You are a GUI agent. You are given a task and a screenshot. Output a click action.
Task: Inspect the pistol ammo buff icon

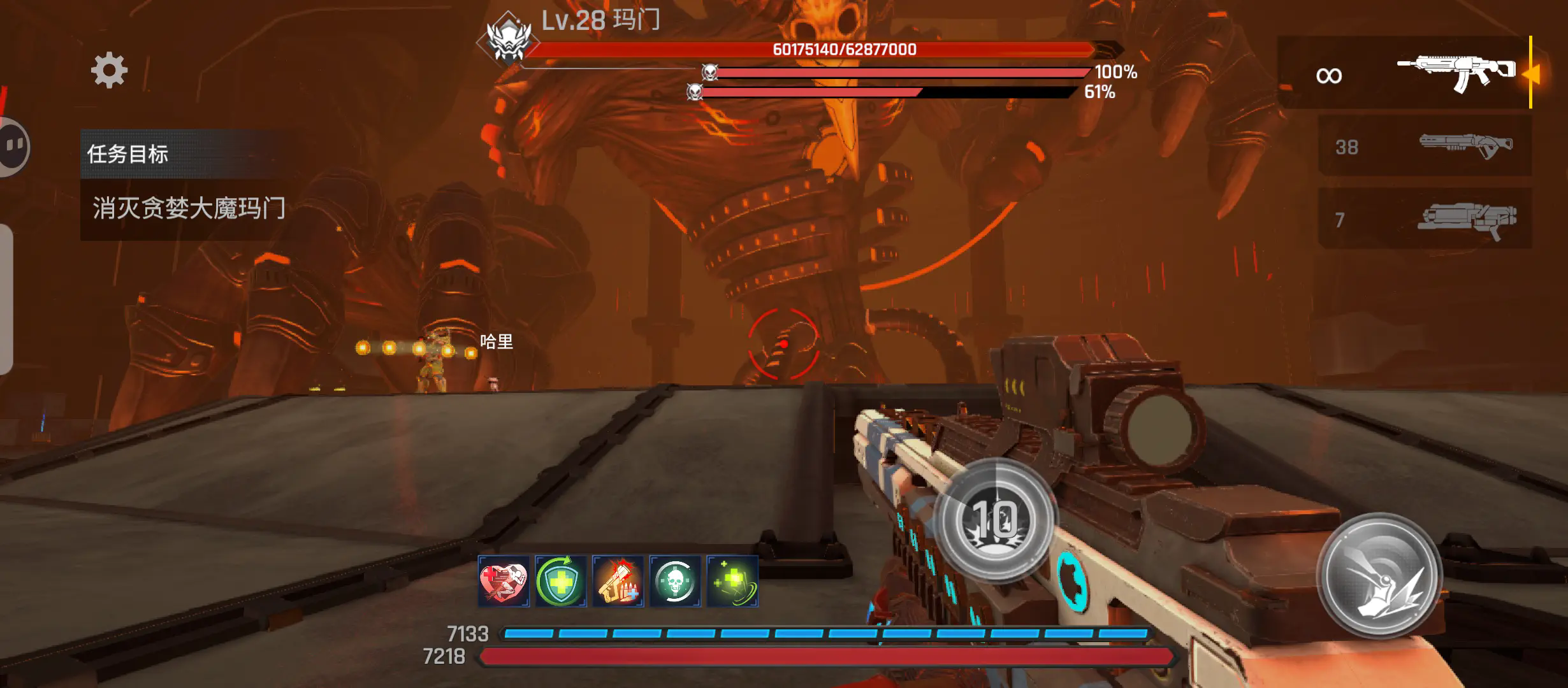coord(618,582)
